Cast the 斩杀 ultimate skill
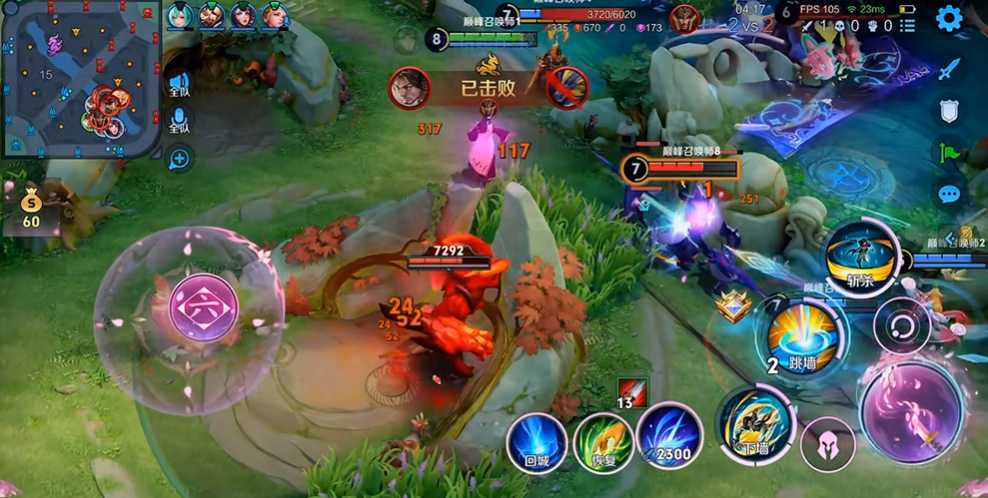The height and width of the screenshot is (498, 988). click(861, 256)
